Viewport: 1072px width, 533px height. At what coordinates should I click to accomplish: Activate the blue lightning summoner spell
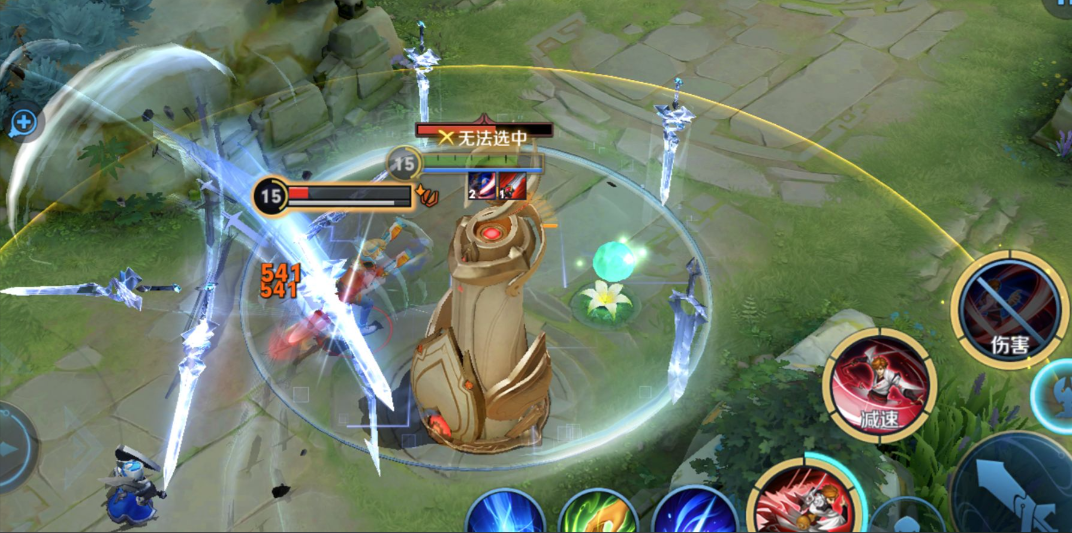pyautogui.click(x=505, y=513)
